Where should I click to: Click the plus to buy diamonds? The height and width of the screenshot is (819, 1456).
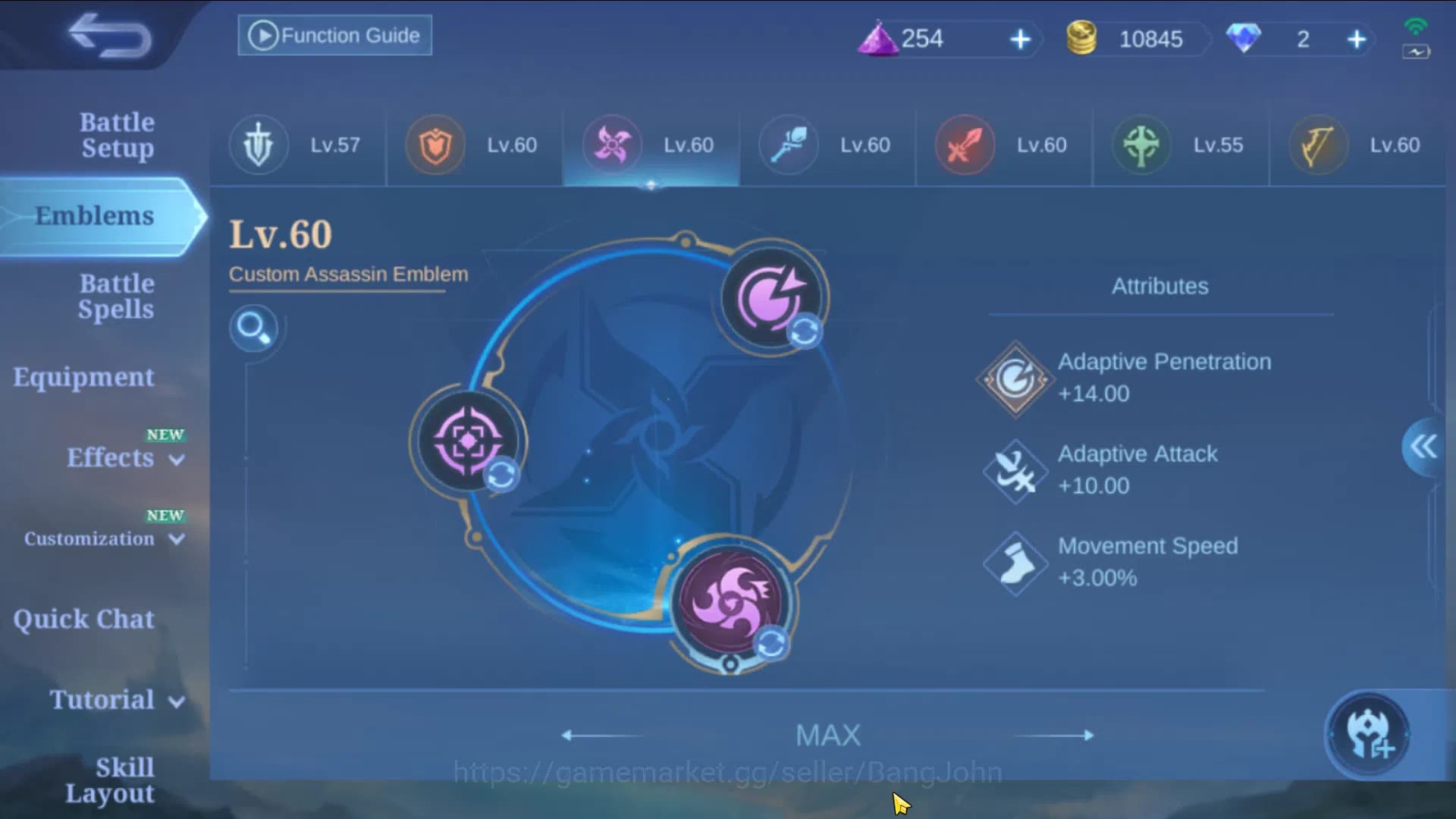(1357, 39)
